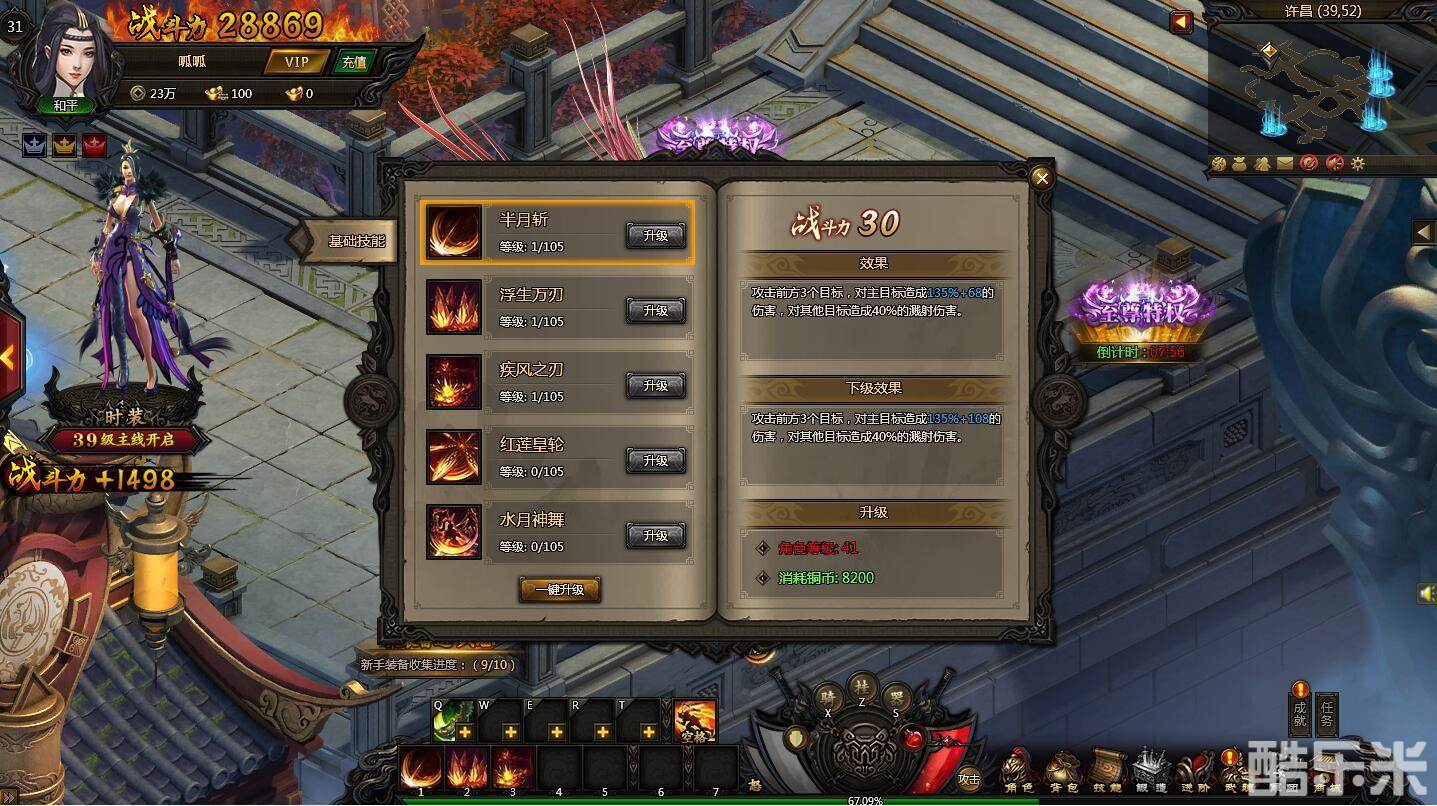Upgrade the 浮生万刃 skill
Viewport: 1437px width, 806px height.
coord(655,311)
